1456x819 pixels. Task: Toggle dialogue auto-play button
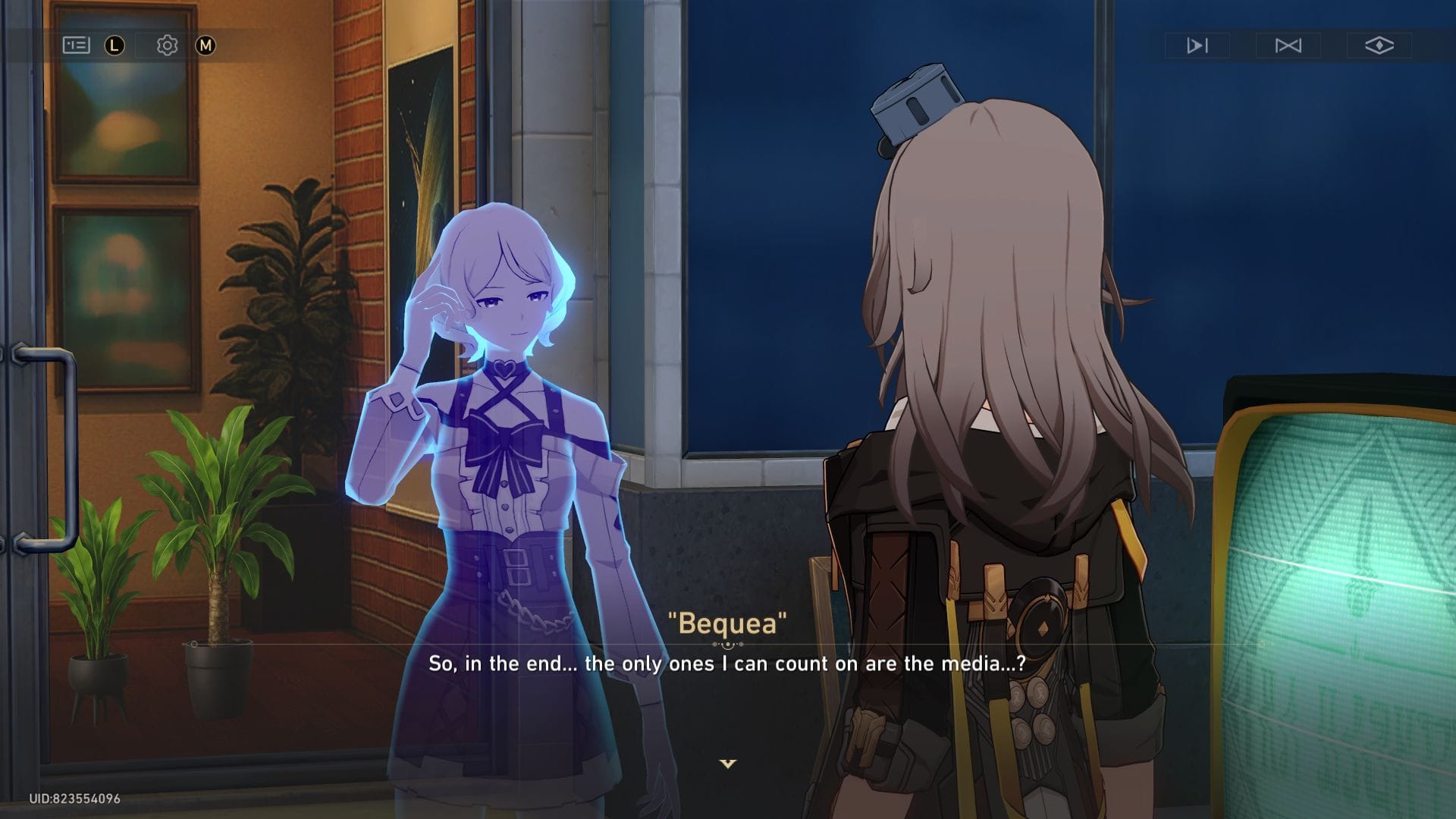point(1197,45)
